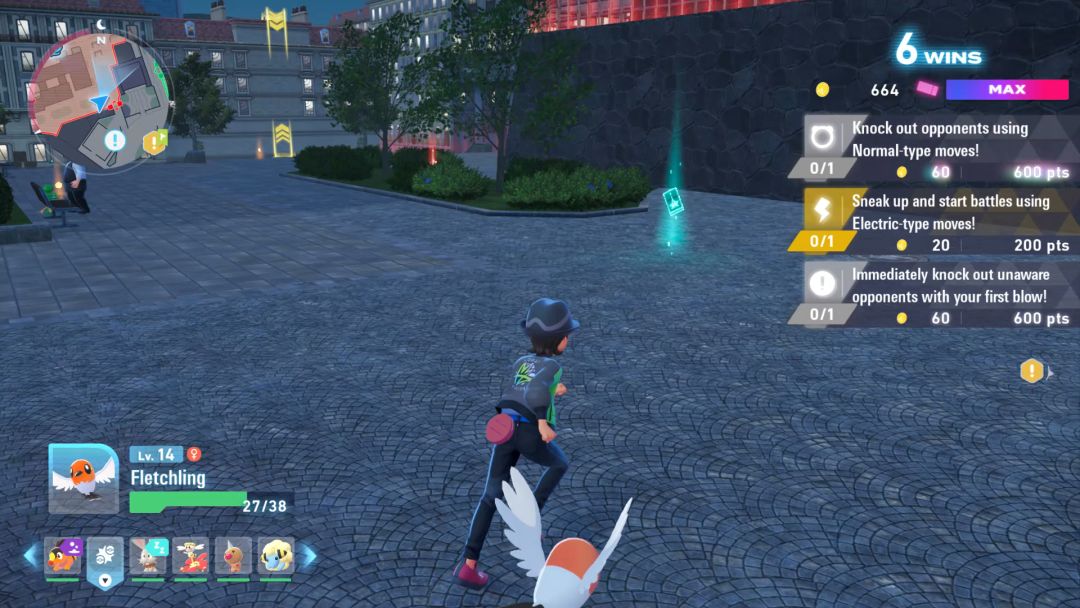The width and height of the screenshot is (1080, 608).
Task: Switch to Weedle in the party lineup
Action: [x=233, y=556]
